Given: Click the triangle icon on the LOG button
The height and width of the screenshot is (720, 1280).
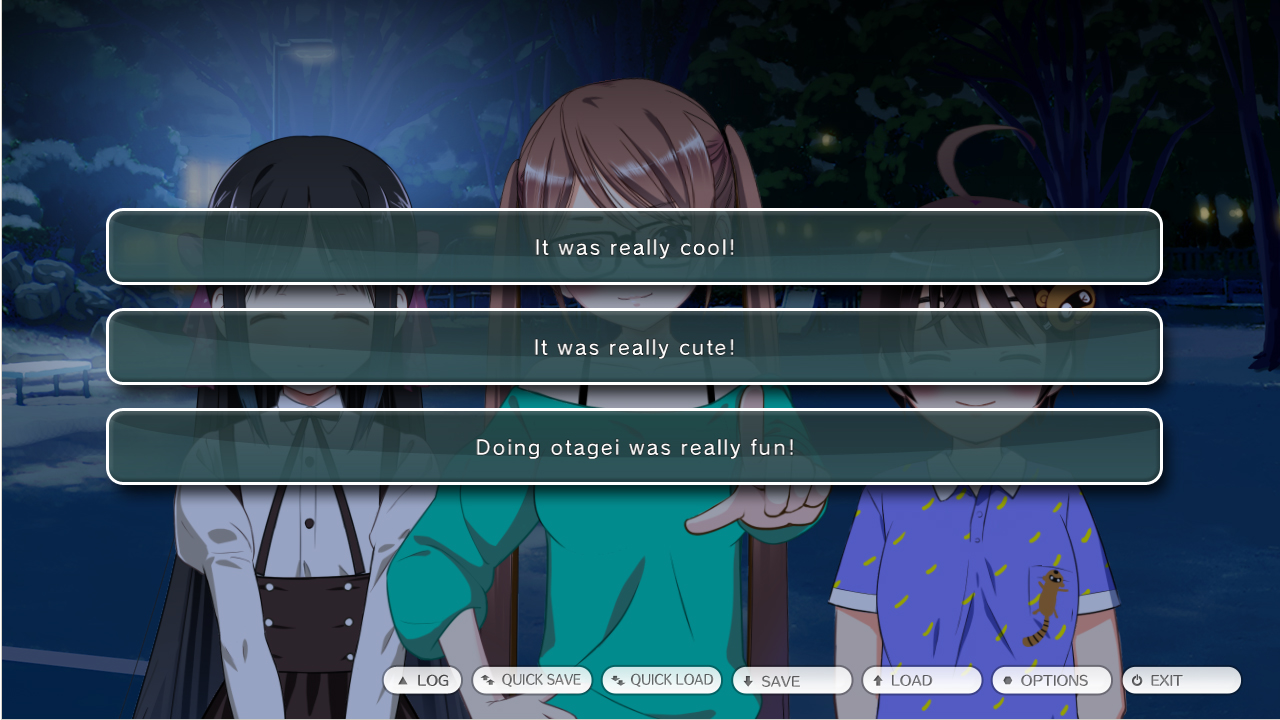Looking at the screenshot, I should tap(401, 680).
